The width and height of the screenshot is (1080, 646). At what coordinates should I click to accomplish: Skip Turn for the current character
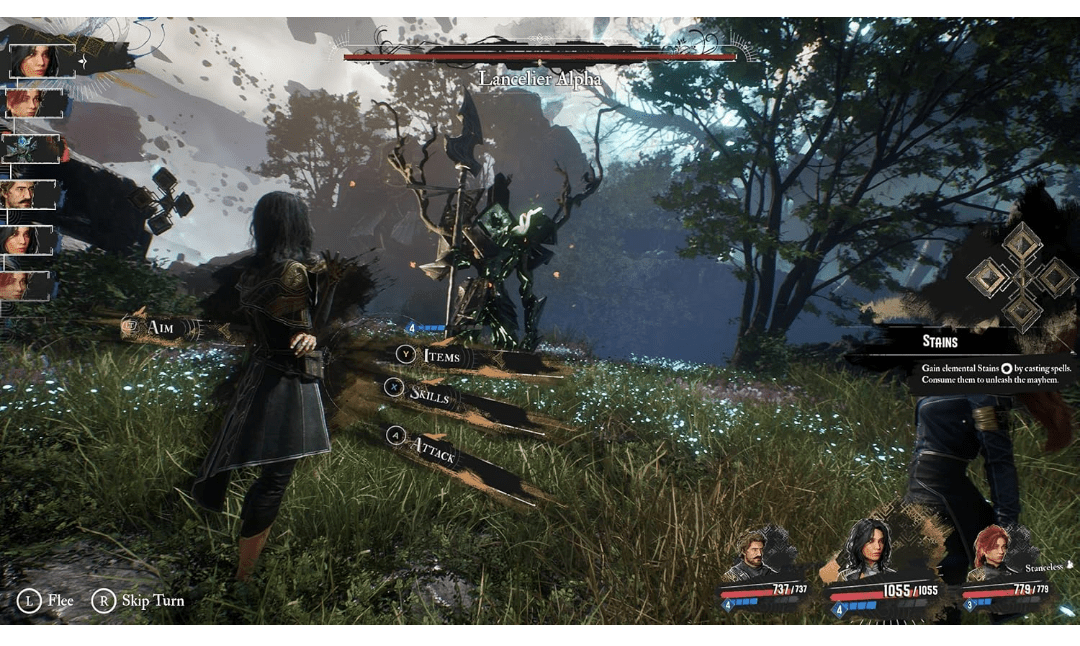point(139,600)
